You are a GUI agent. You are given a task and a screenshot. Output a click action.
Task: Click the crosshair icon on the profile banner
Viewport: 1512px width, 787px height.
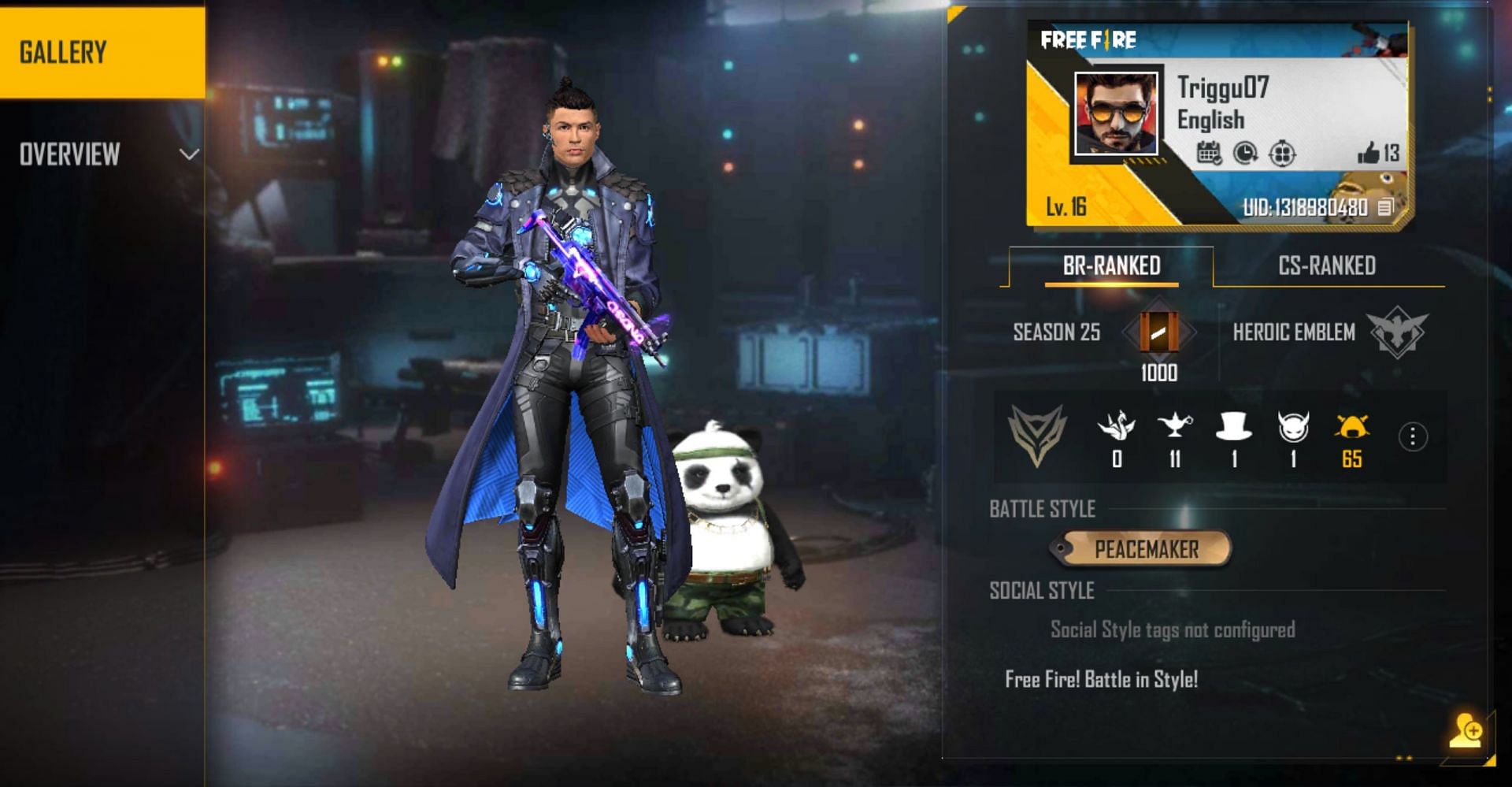coord(1282,153)
